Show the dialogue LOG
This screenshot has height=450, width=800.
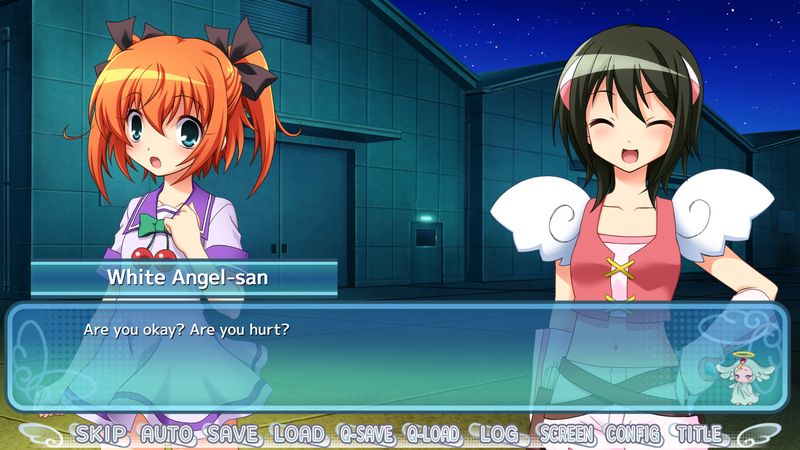pyautogui.click(x=498, y=435)
